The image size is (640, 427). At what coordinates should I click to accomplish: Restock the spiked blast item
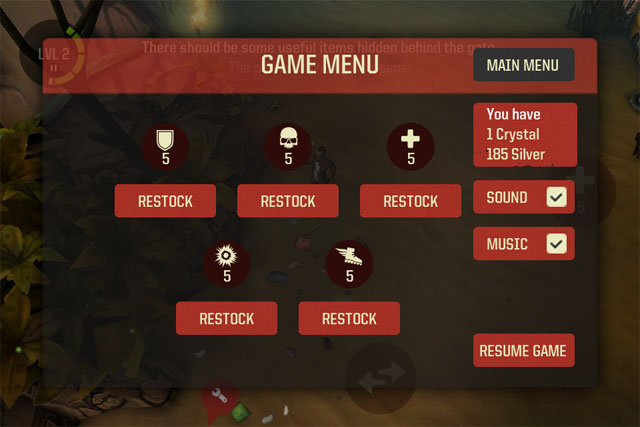[226, 319]
